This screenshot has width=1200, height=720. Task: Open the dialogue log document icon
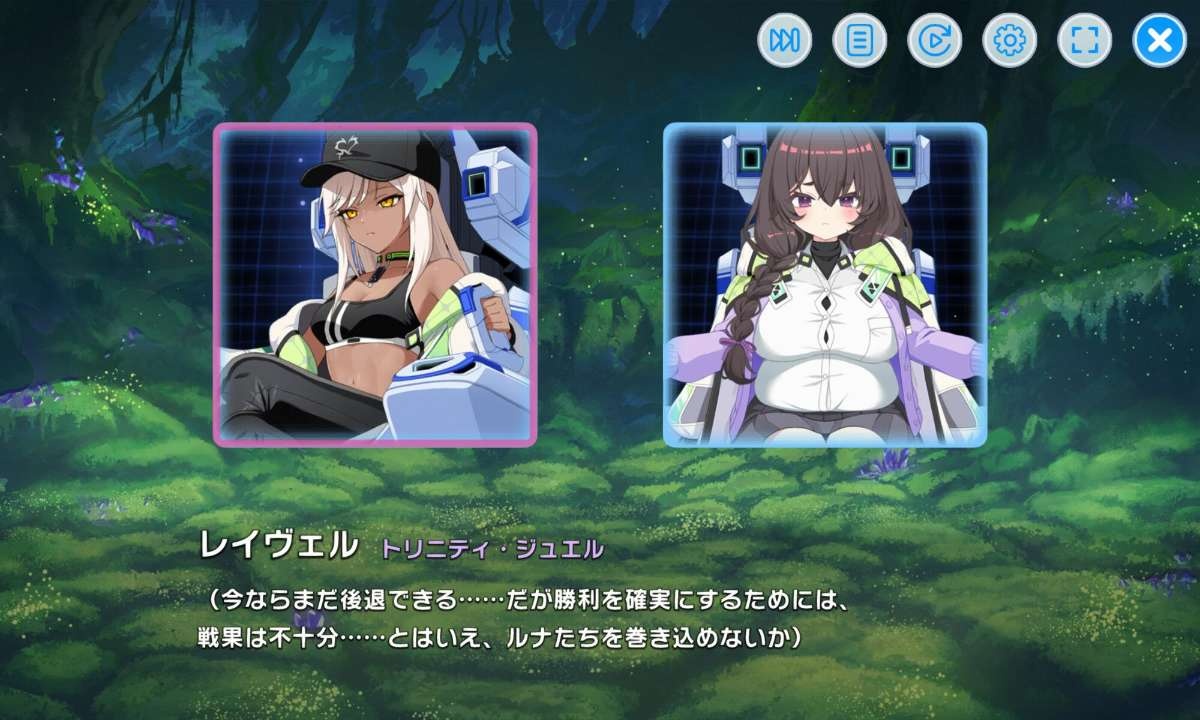(x=859, y=41)
